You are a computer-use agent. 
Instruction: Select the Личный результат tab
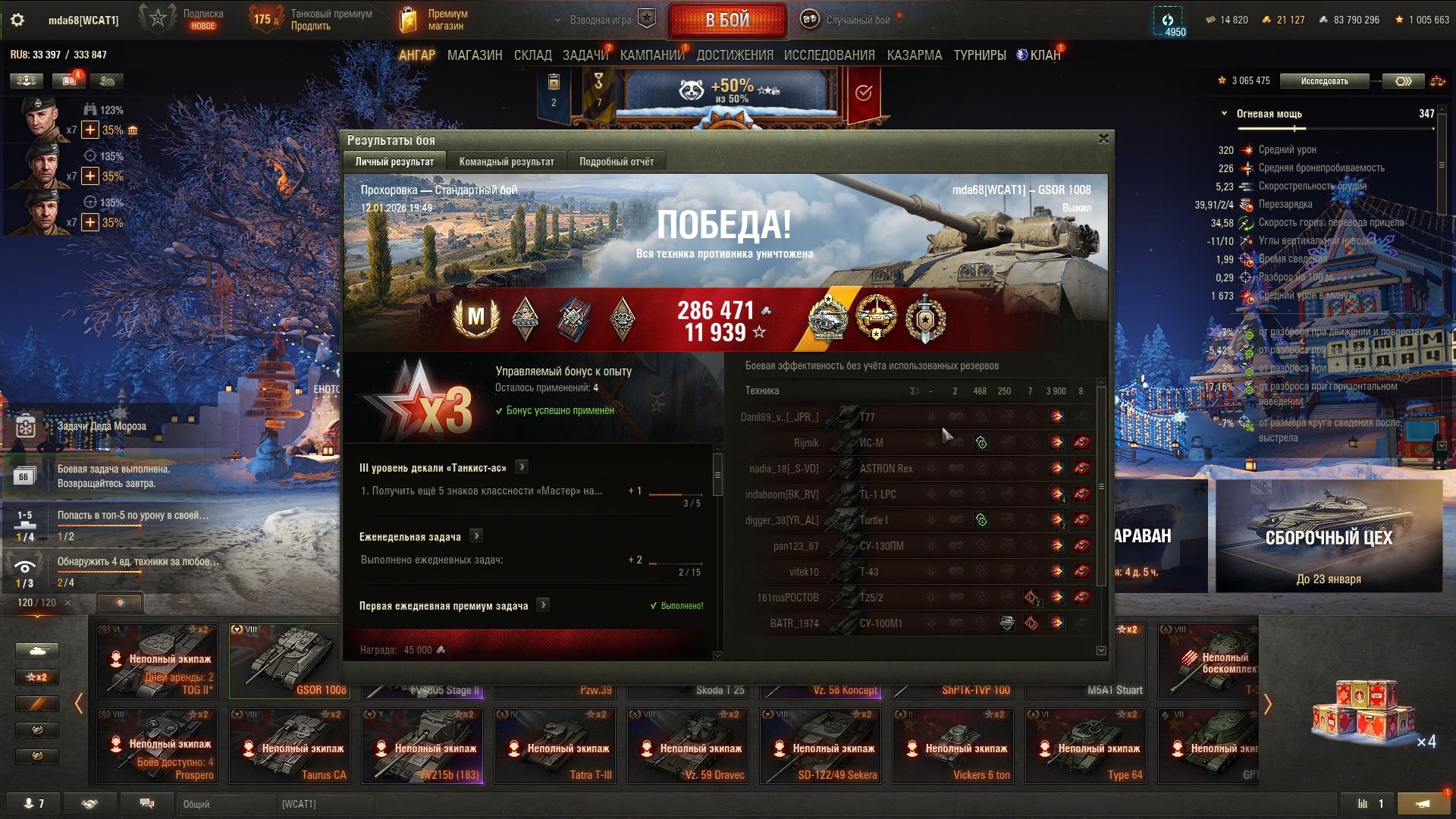coord(394,162)
